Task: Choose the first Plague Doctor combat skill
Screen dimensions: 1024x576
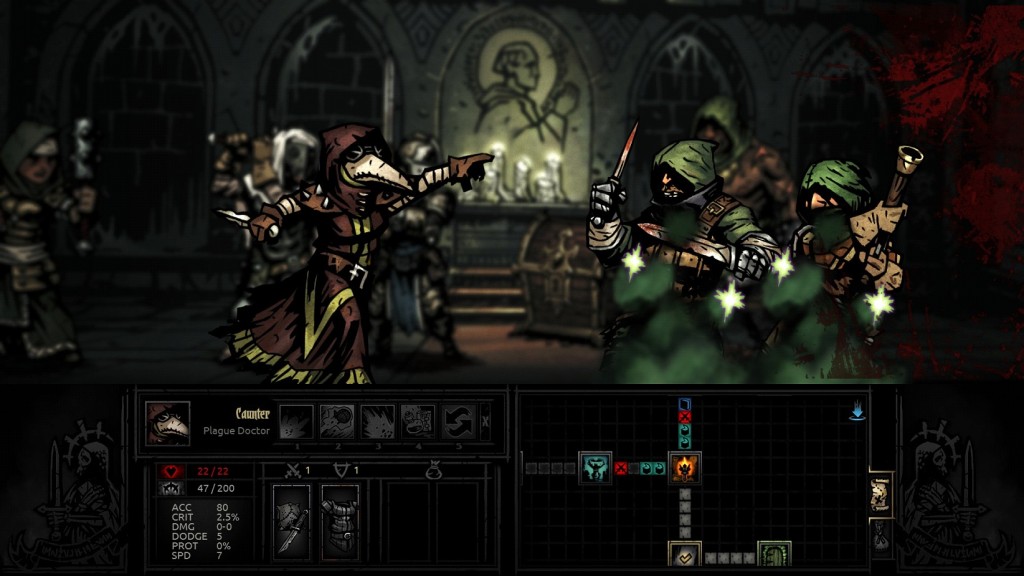Action: tap(295, 421)
